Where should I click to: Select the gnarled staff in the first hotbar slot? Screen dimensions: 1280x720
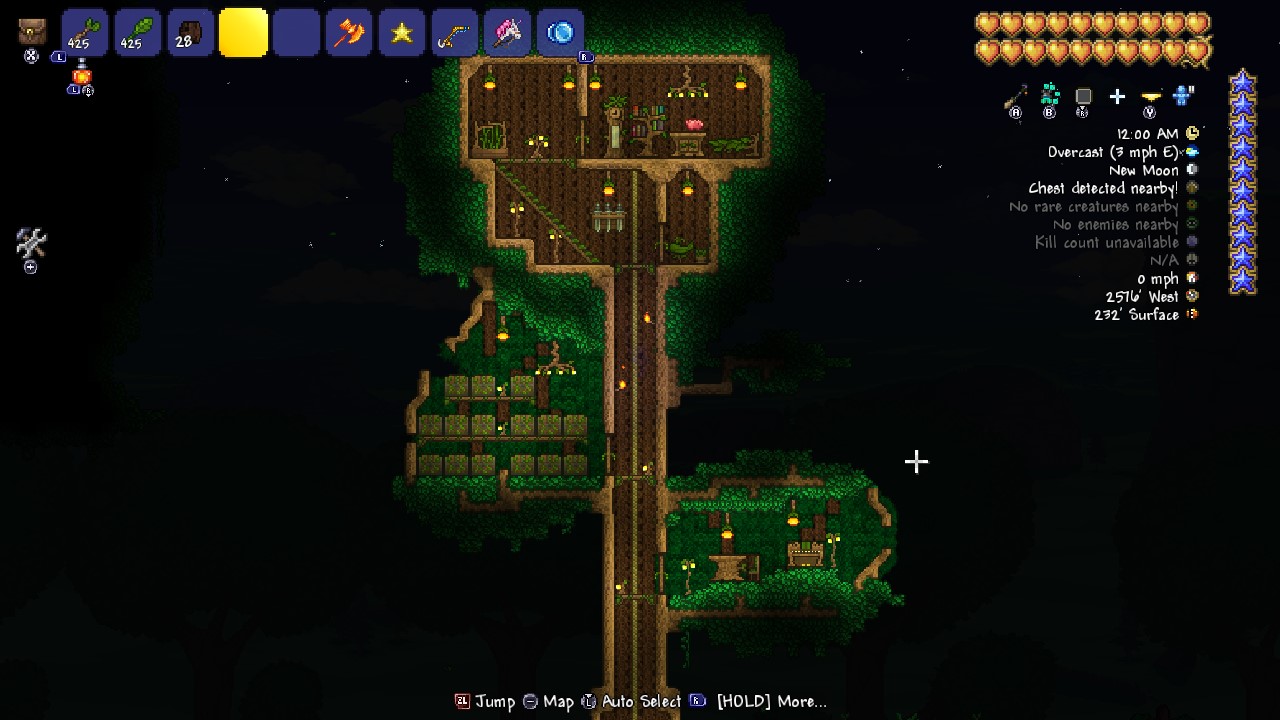pyautogui.click(x=85, y=32)
